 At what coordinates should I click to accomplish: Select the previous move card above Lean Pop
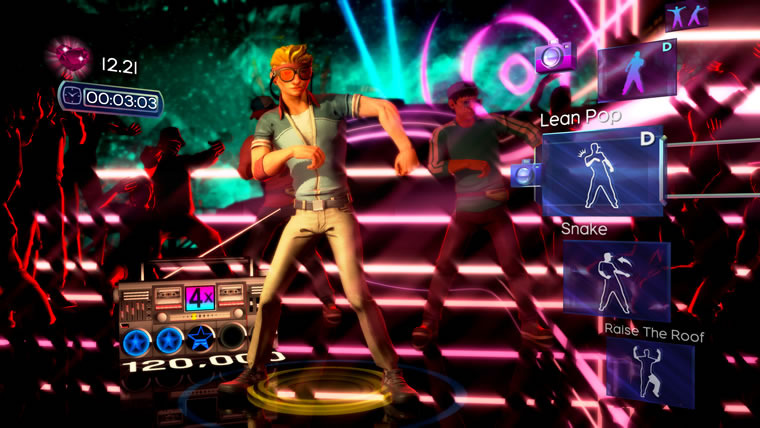point(636,68)
